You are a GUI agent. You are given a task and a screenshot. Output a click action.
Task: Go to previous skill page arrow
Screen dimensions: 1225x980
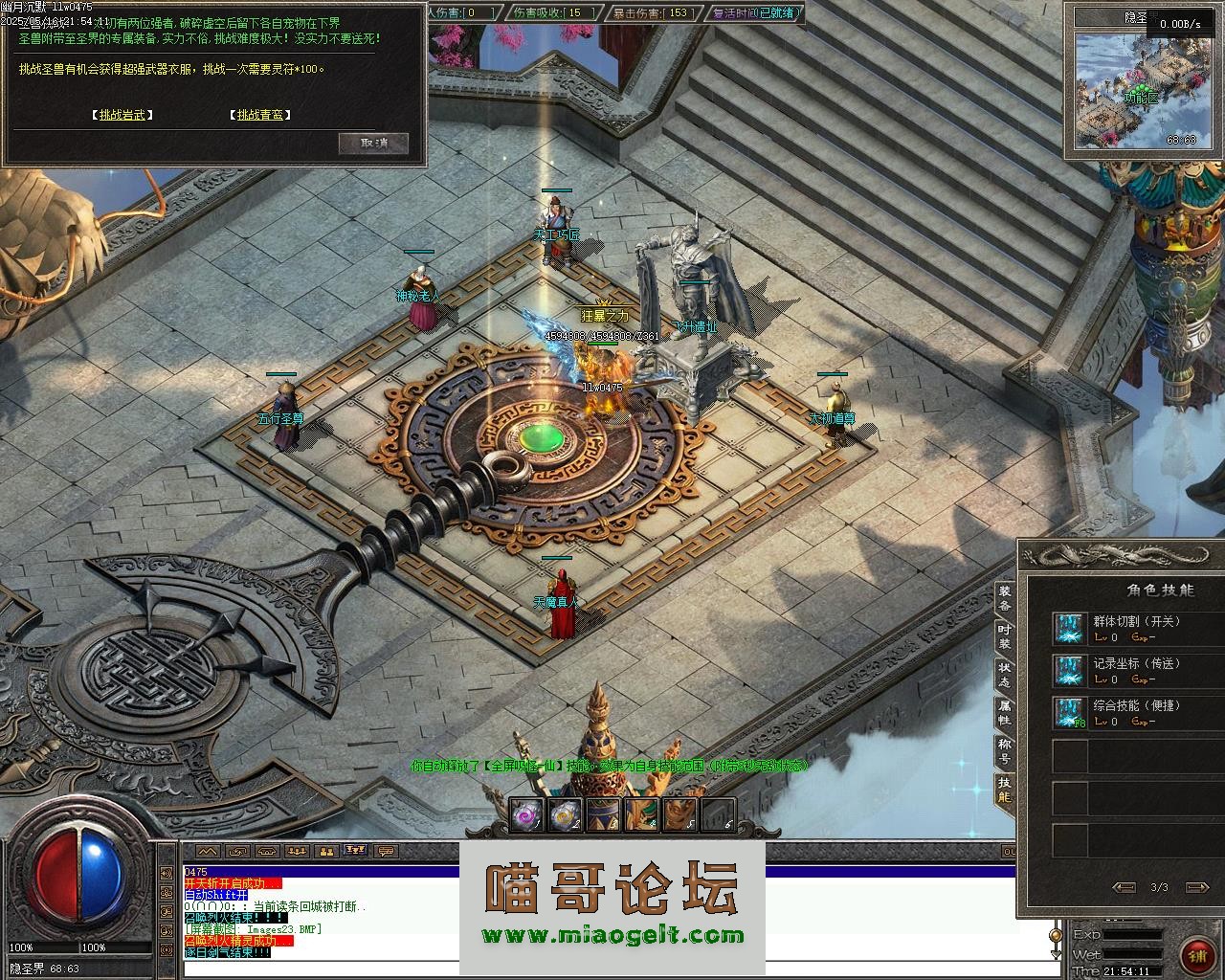coord(1125,887)
